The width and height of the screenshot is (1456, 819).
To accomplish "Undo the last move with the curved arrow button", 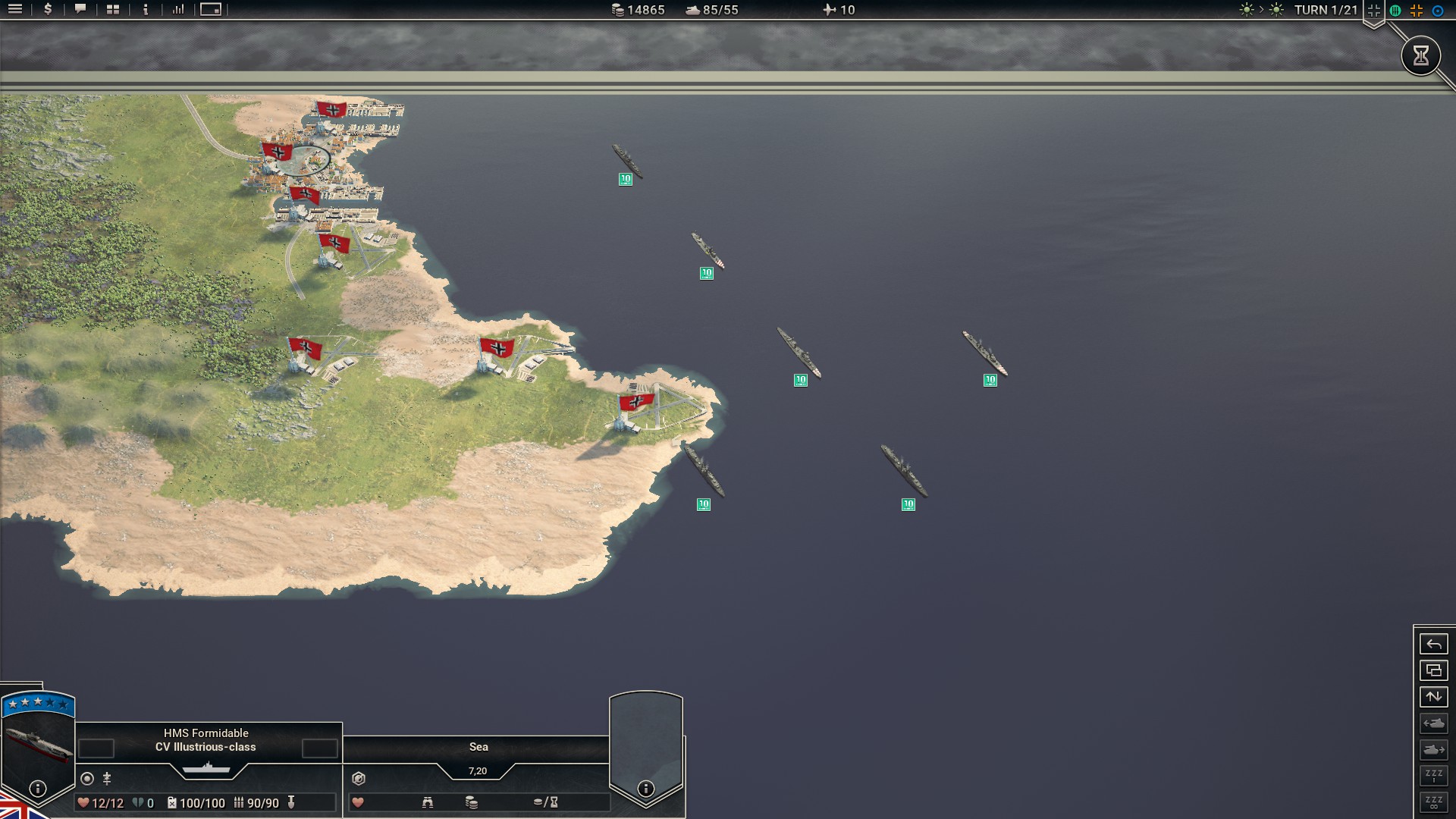I will click(1433, 645).
